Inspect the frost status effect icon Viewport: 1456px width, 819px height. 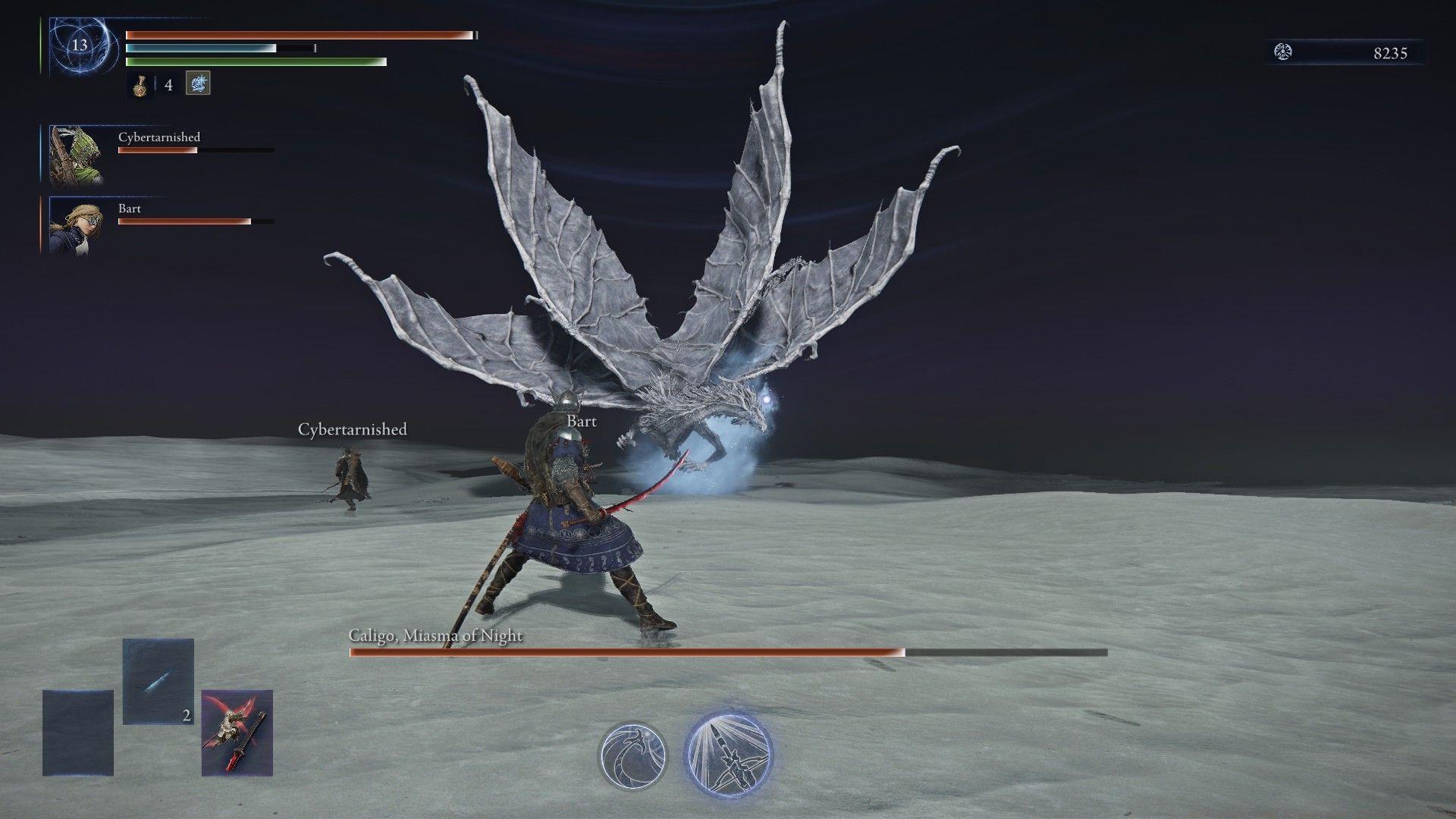(198, 83)
